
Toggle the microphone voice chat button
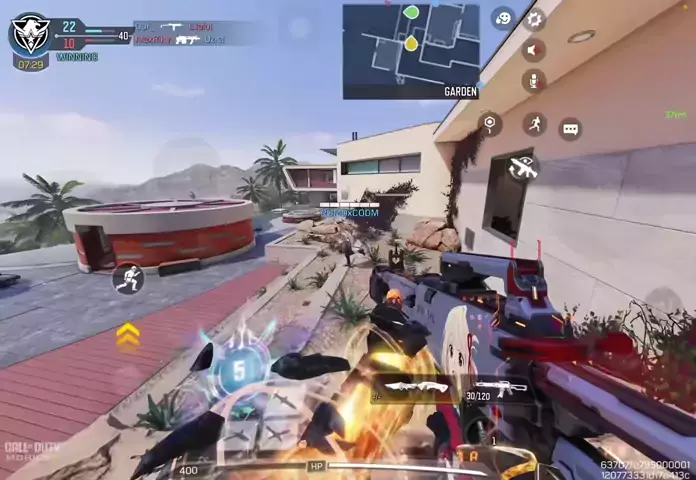(x=535, y=81)
